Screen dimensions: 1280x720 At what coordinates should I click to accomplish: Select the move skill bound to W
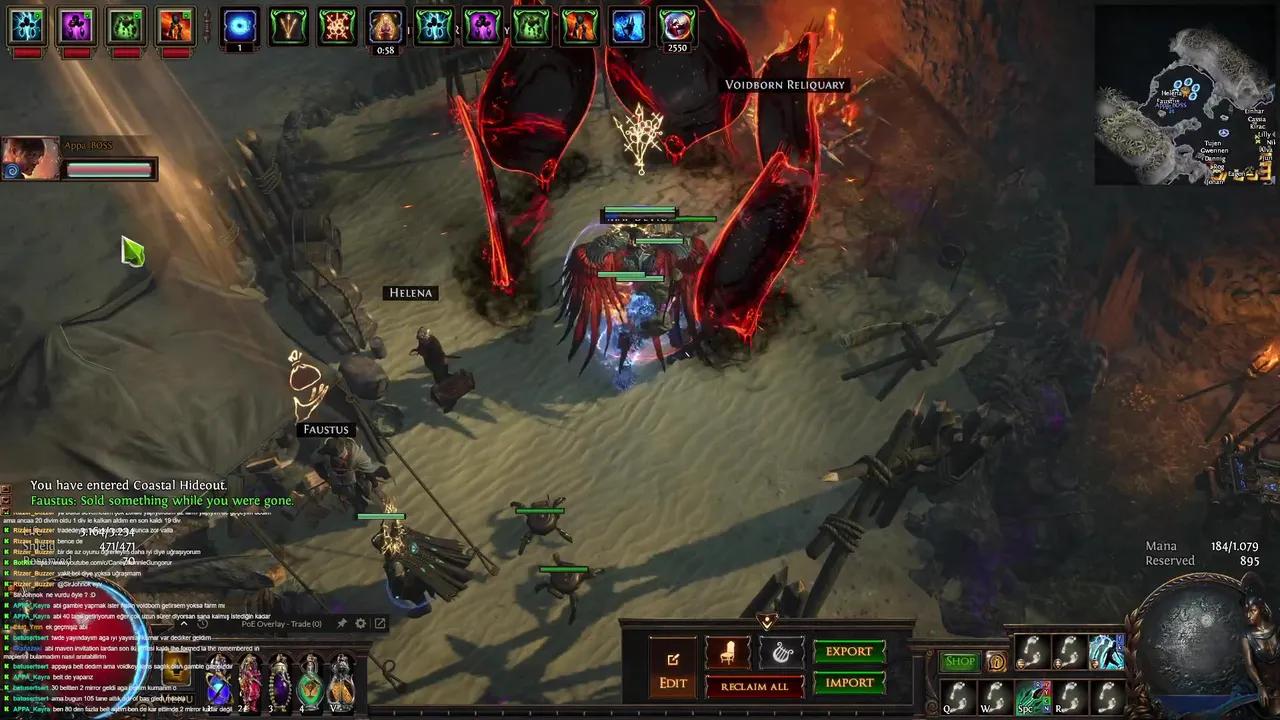[x=994, y=695]
